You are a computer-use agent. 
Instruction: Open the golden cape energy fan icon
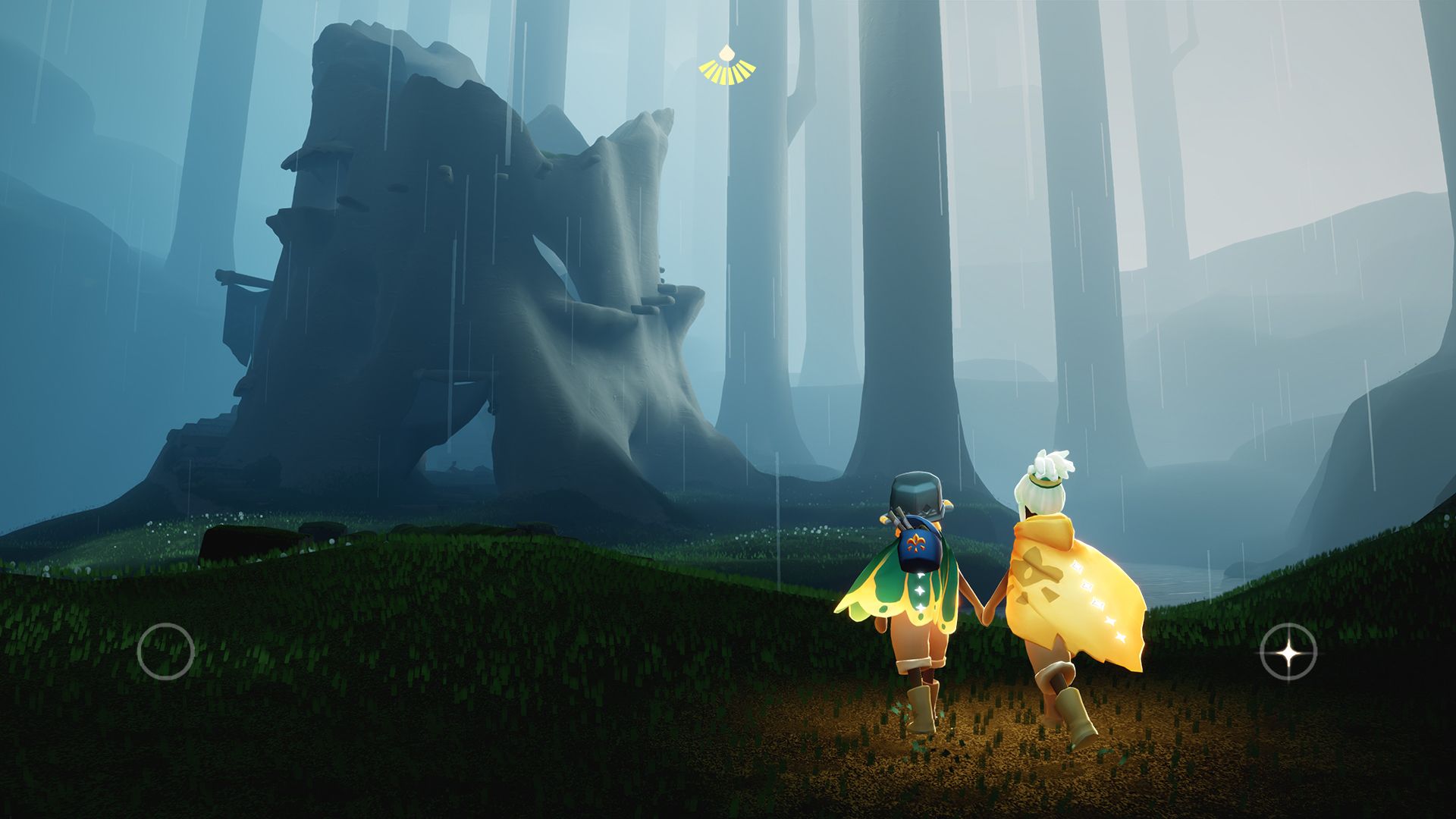[x=727, y=67]
